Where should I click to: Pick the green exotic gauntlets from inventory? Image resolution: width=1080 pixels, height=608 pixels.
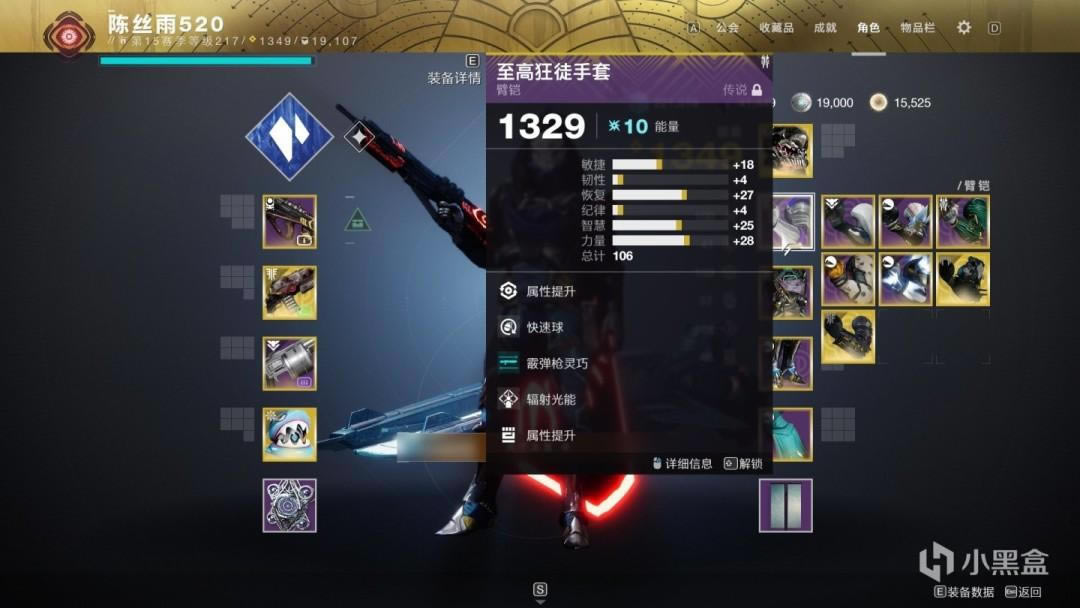[x=963, y=222]
